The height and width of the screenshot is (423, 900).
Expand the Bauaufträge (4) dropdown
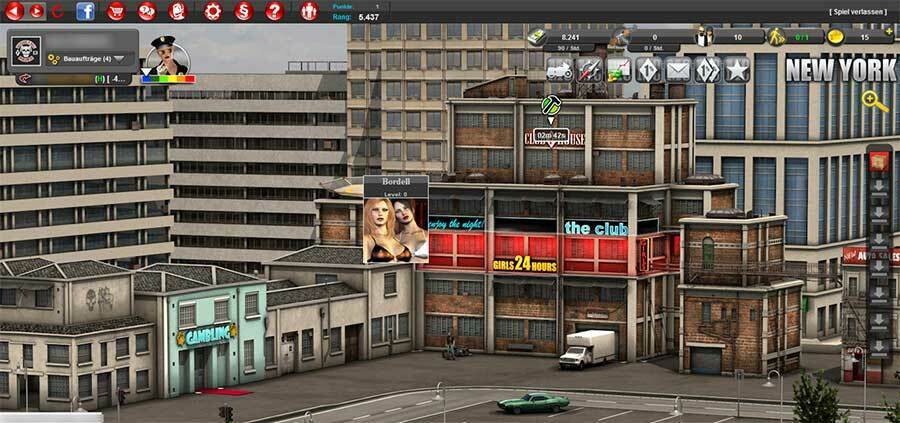point(120,59)
